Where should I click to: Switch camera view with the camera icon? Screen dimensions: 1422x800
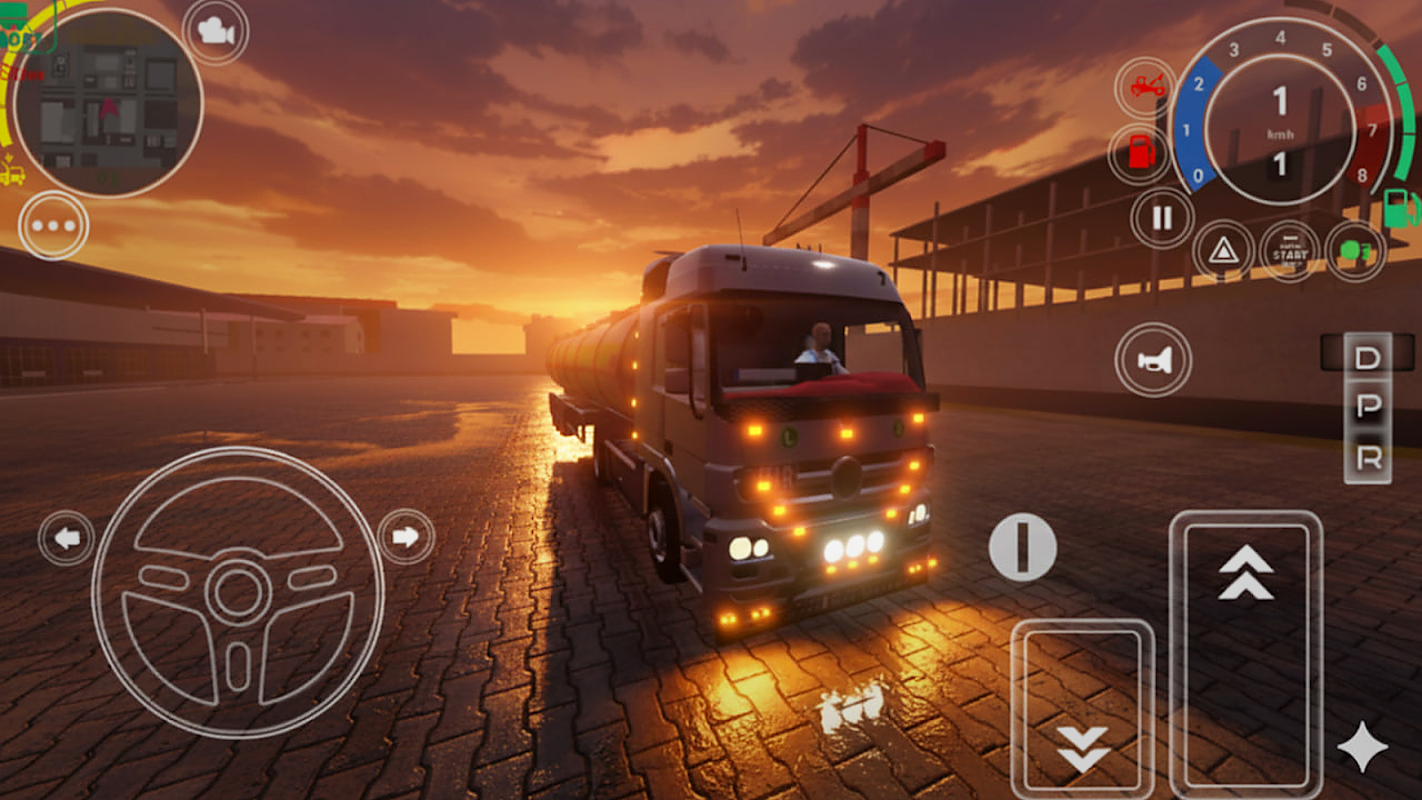coord(215,32)
